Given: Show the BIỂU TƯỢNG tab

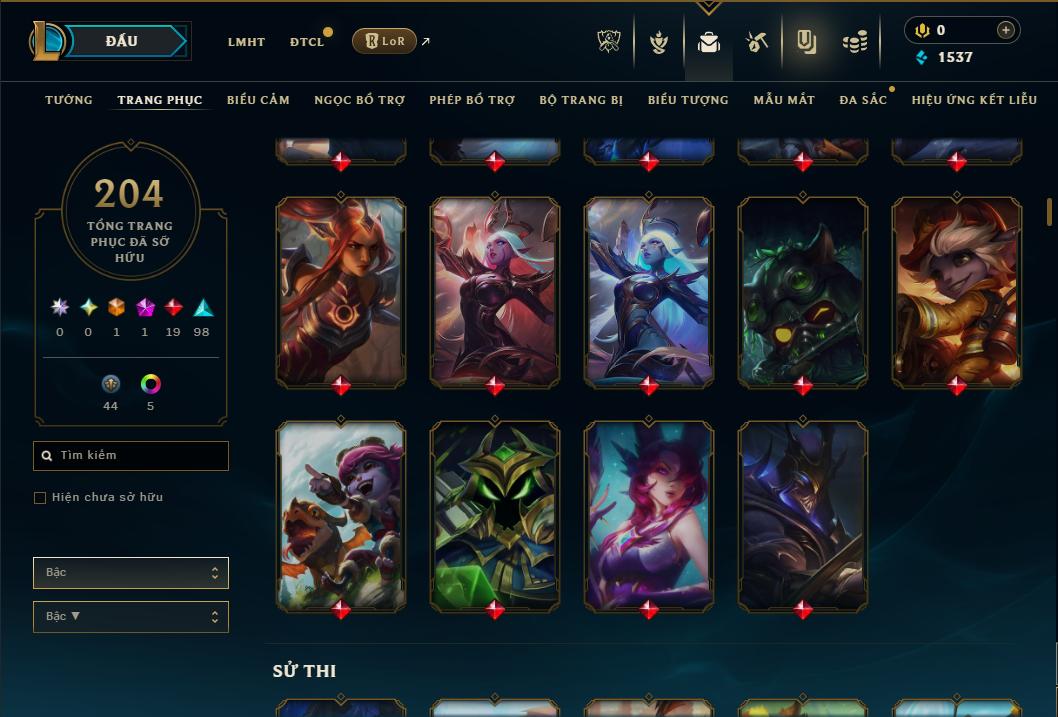Looking at the screenshot, I should click(x=688, y=100).
